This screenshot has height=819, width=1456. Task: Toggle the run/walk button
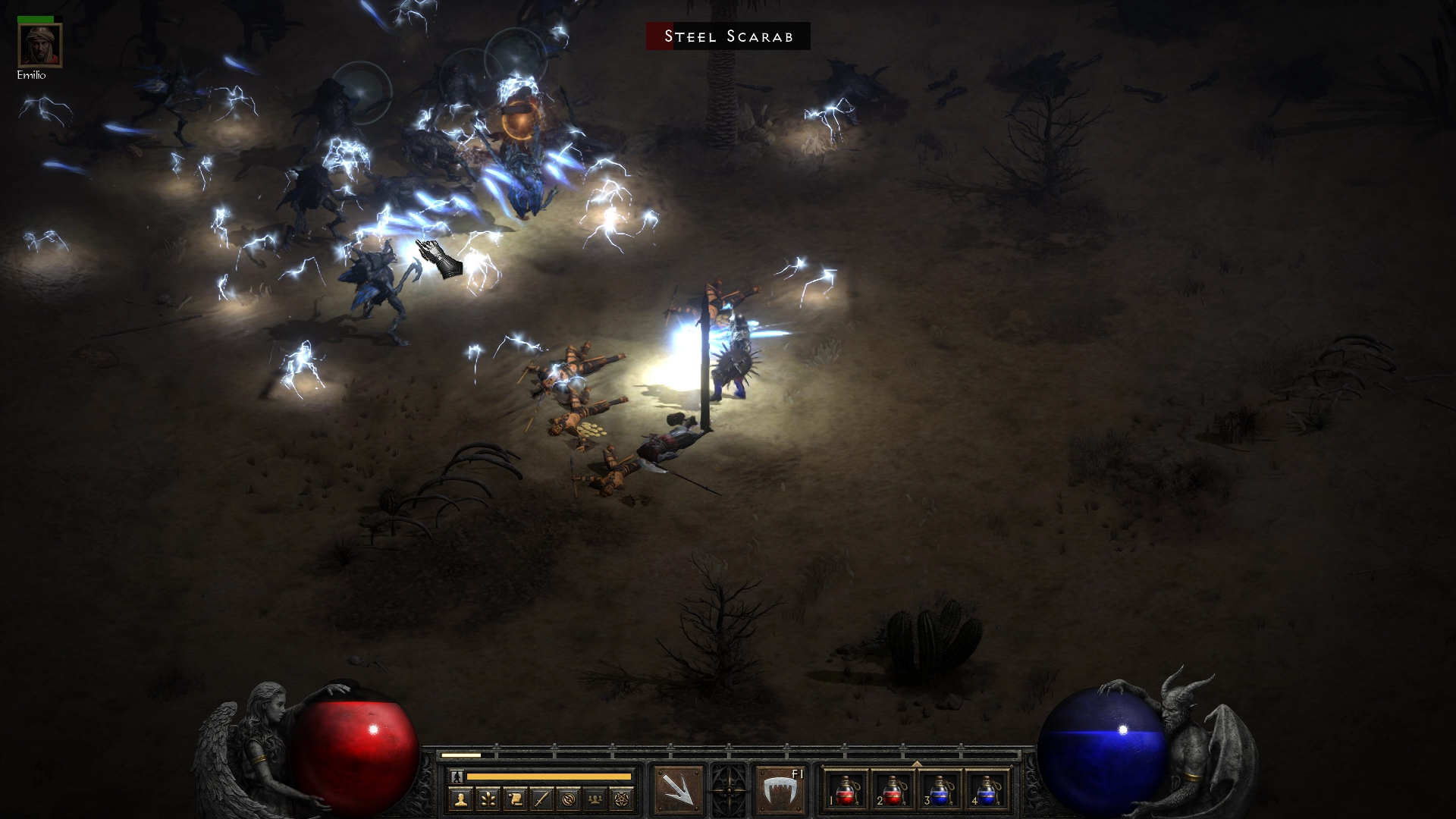click(457, 777)
